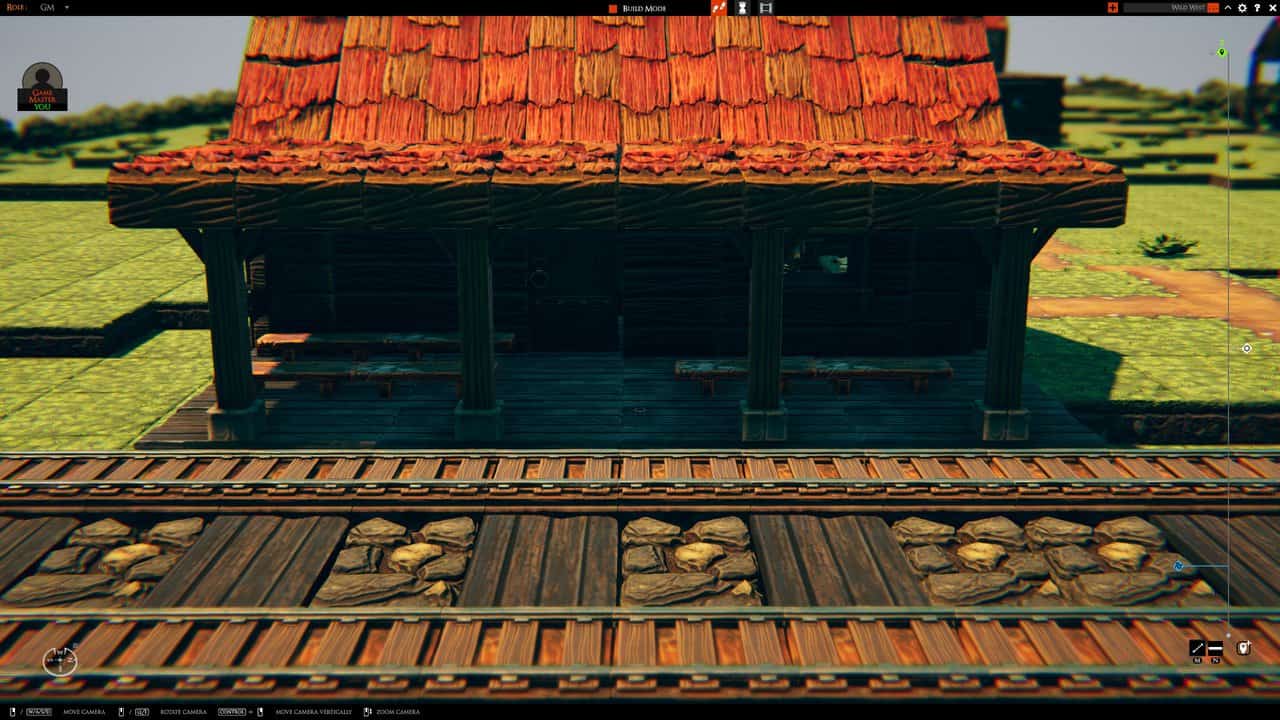Click the location pin icon near bottom right
Viewport: 1280px width, 720px height.
[x=1244, y=648]
